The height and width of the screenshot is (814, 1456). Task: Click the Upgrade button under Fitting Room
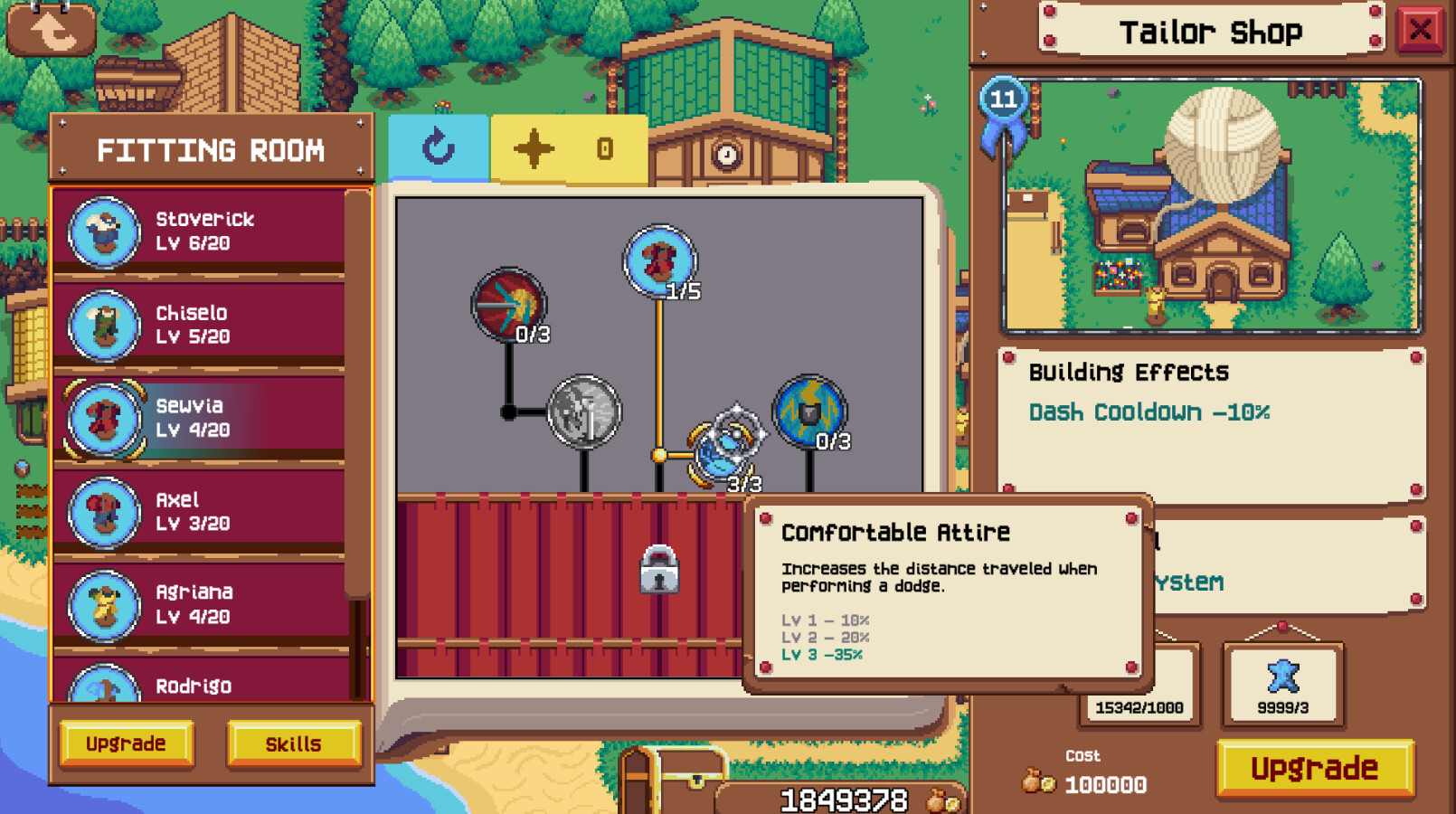click(126, 743)
